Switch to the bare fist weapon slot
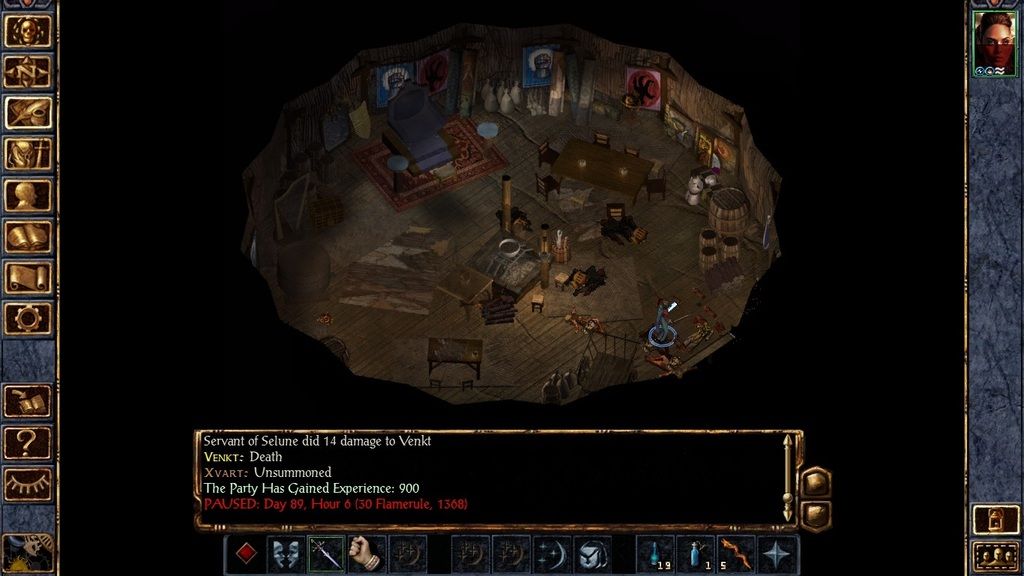Viewport: 1024px width, 576px height. pos(367,554)
